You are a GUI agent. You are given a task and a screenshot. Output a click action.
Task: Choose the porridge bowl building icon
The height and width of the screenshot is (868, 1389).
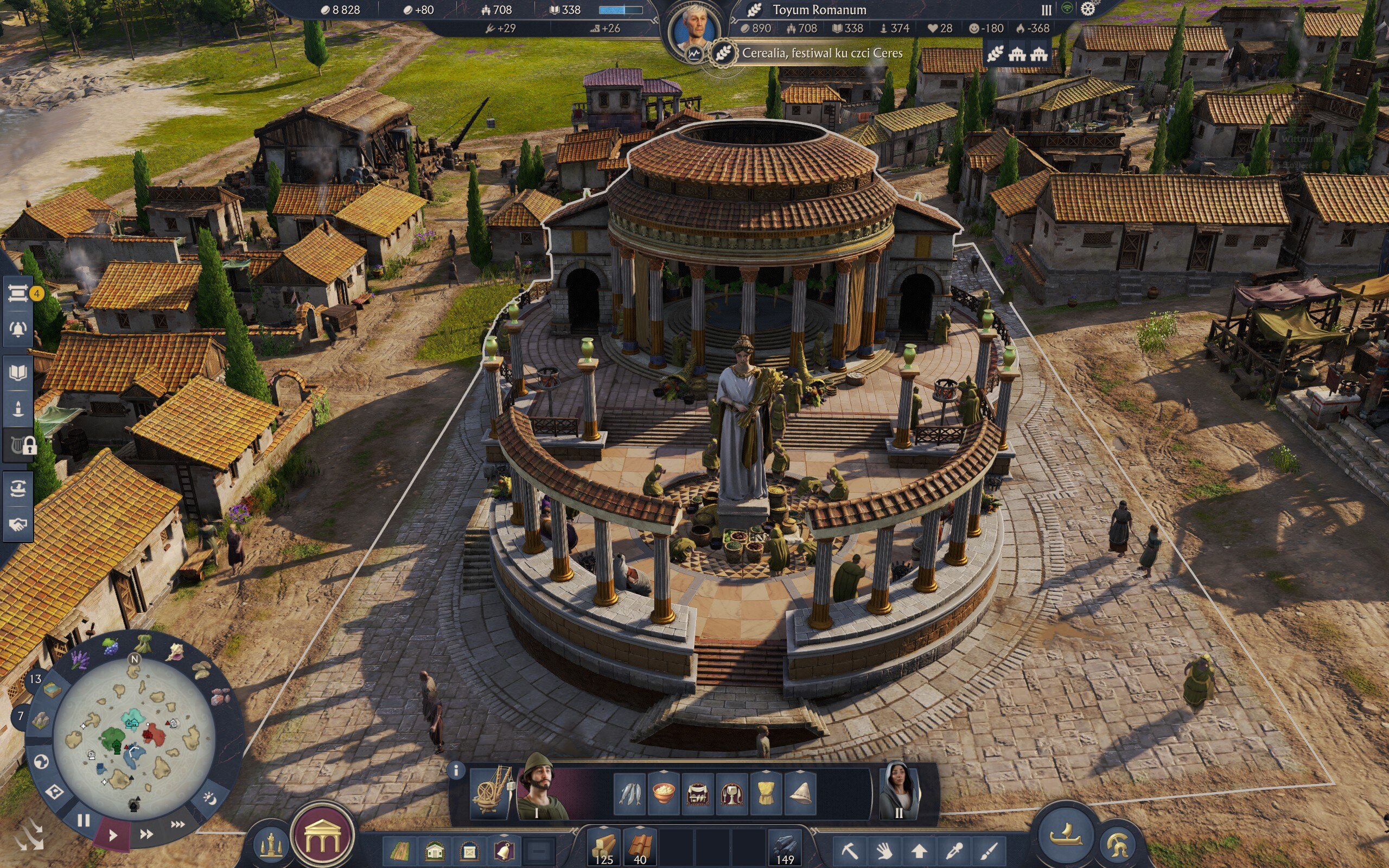point(664,794)
